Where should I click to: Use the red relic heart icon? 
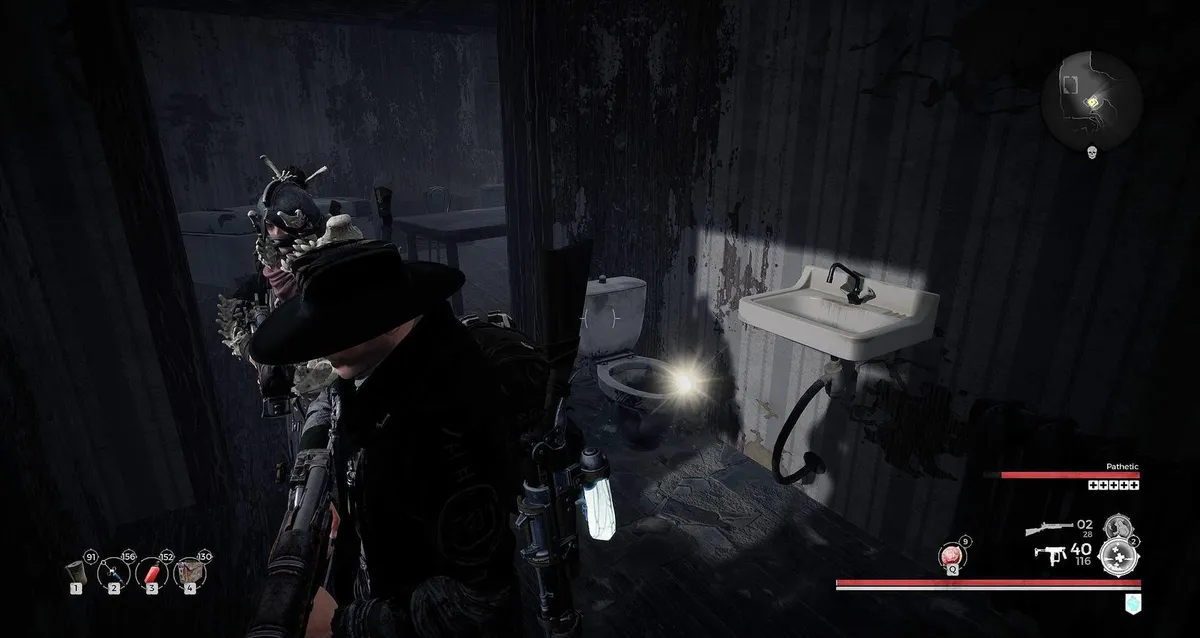[x=951, y=556]
